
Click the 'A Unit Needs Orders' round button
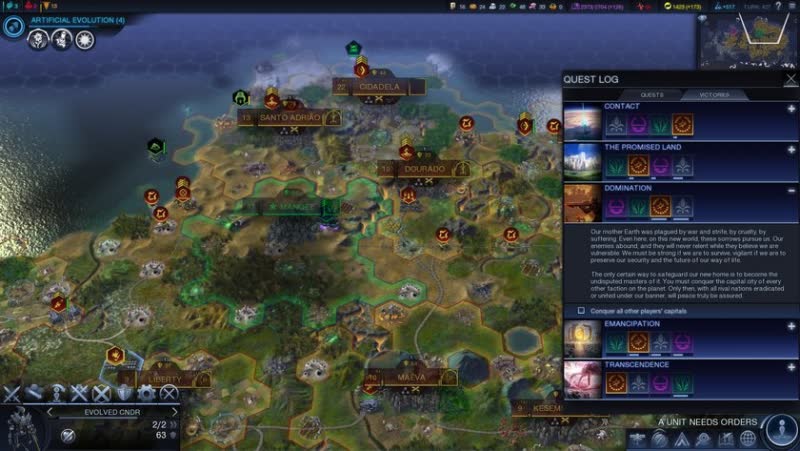pos(779,430)
